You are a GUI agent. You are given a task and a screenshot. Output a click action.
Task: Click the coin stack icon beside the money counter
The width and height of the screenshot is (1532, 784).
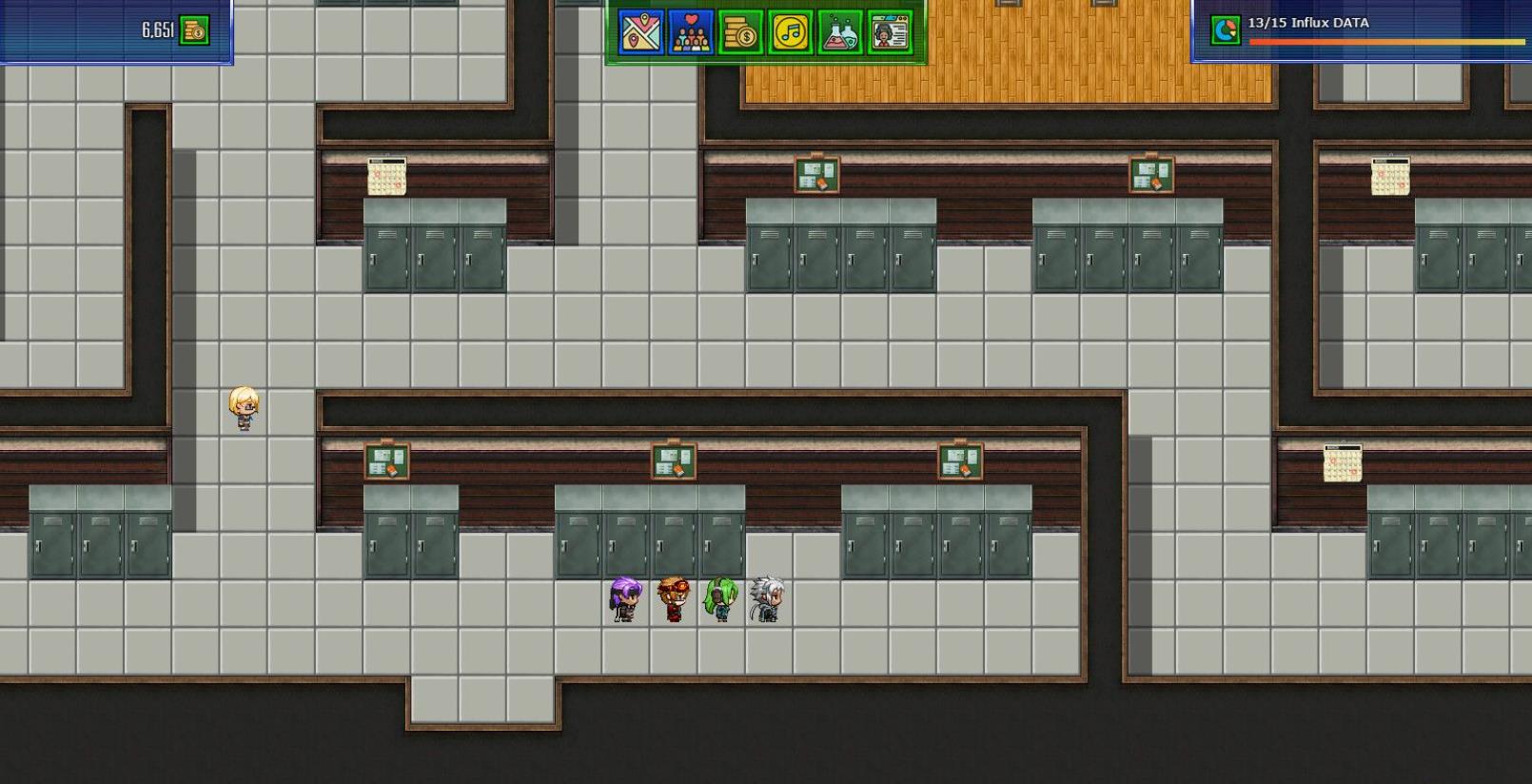[x=195, y=29]
